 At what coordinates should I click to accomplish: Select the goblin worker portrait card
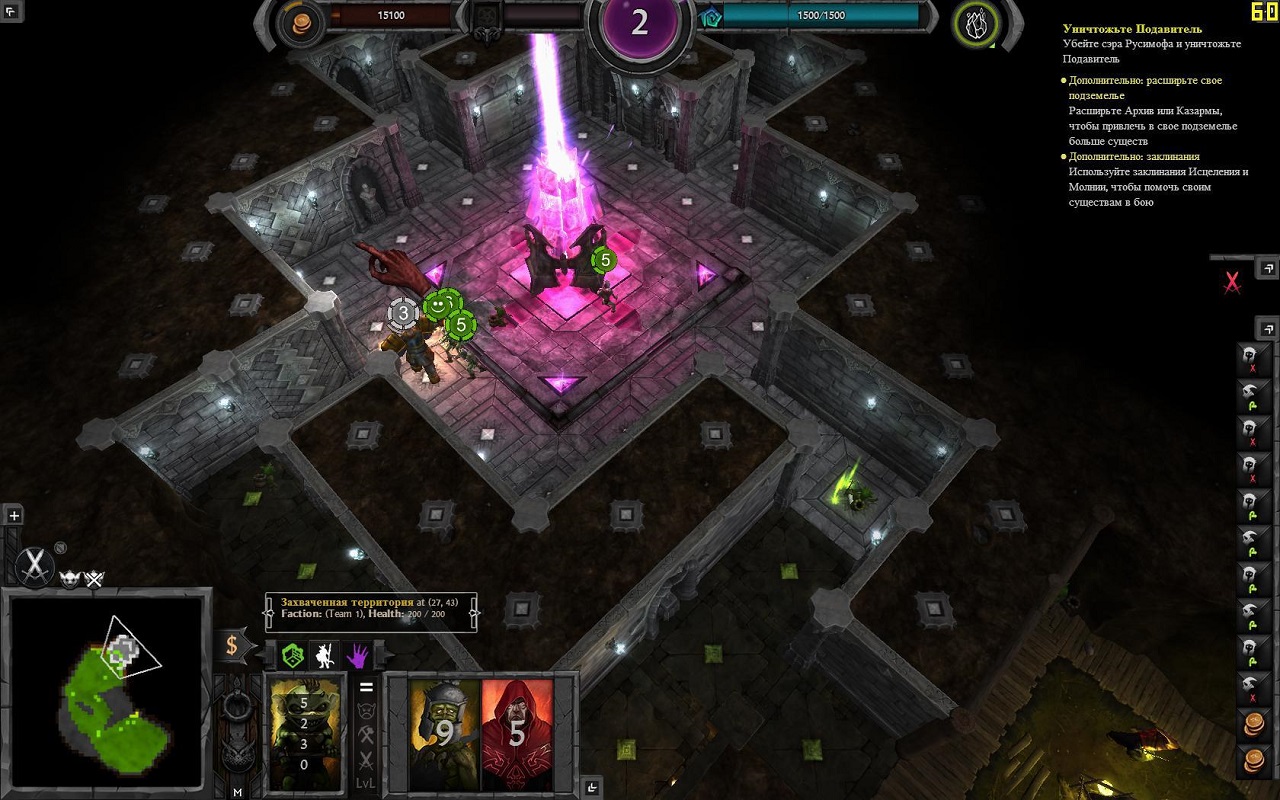[x=305, y=734]
